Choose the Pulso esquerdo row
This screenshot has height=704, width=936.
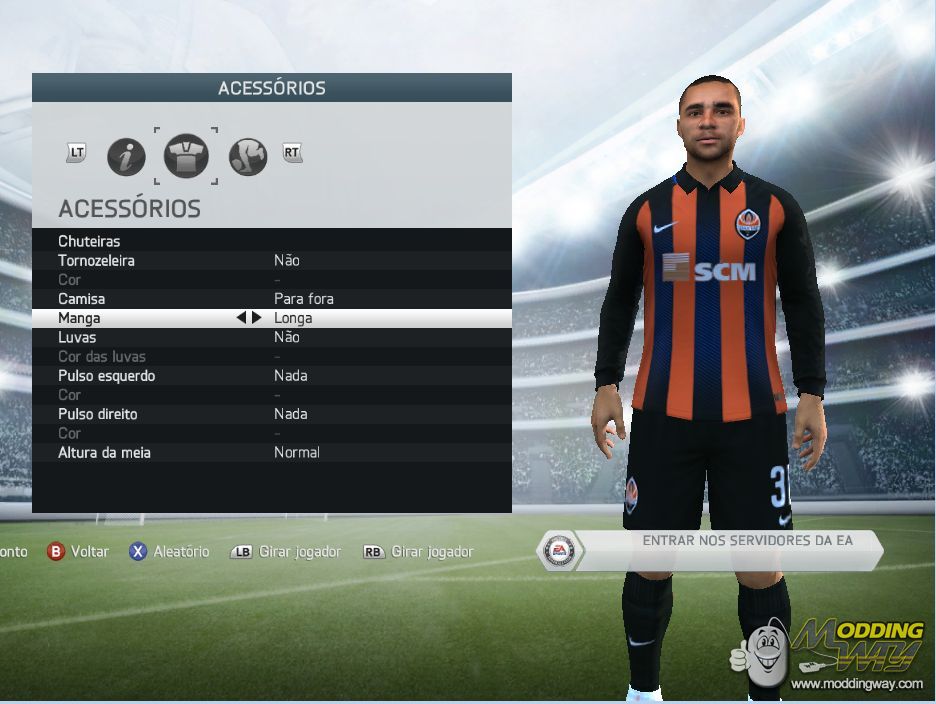point(271,376)
